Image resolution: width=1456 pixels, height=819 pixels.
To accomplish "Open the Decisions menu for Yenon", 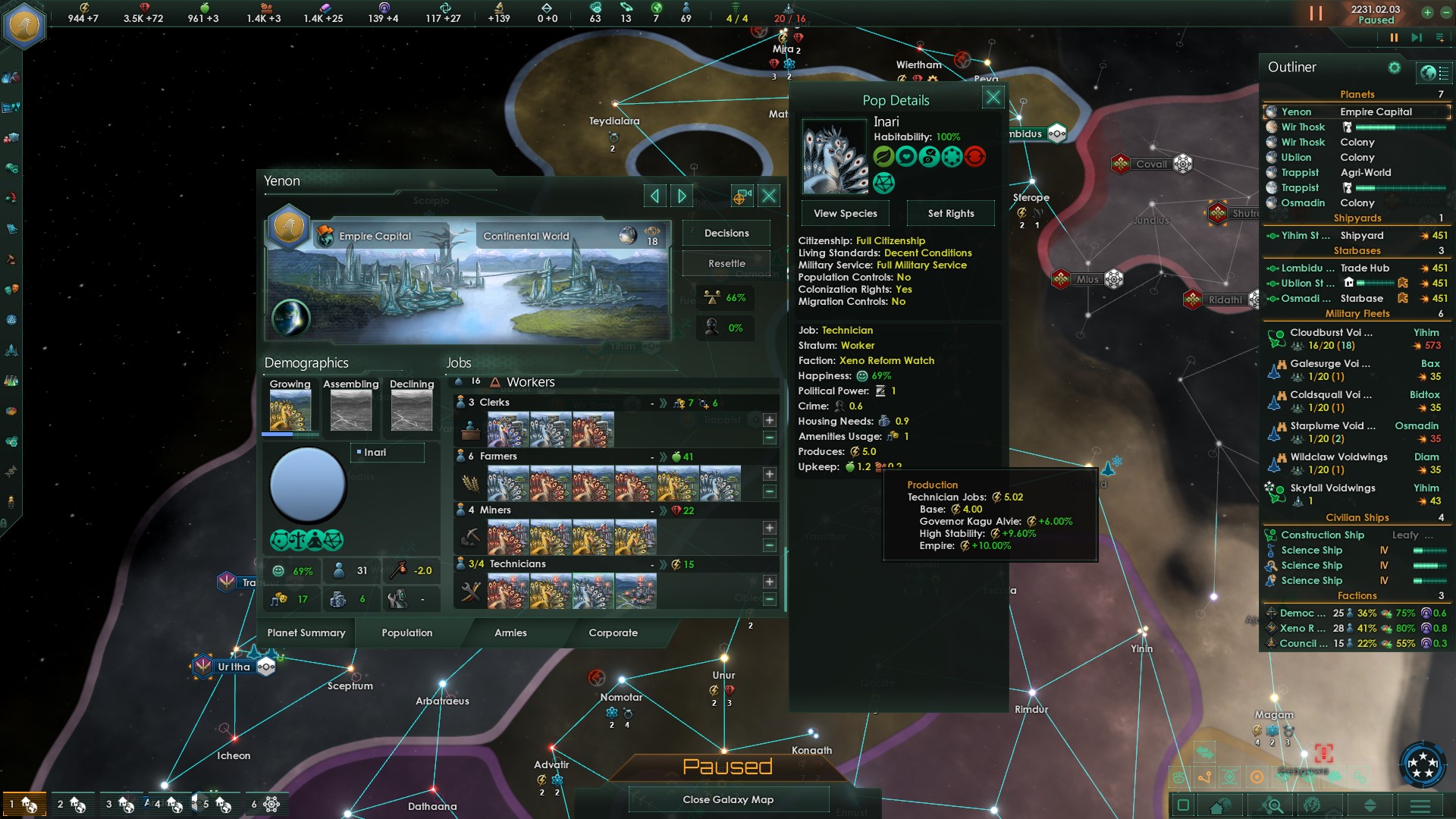I will click(x=725, y=233).
